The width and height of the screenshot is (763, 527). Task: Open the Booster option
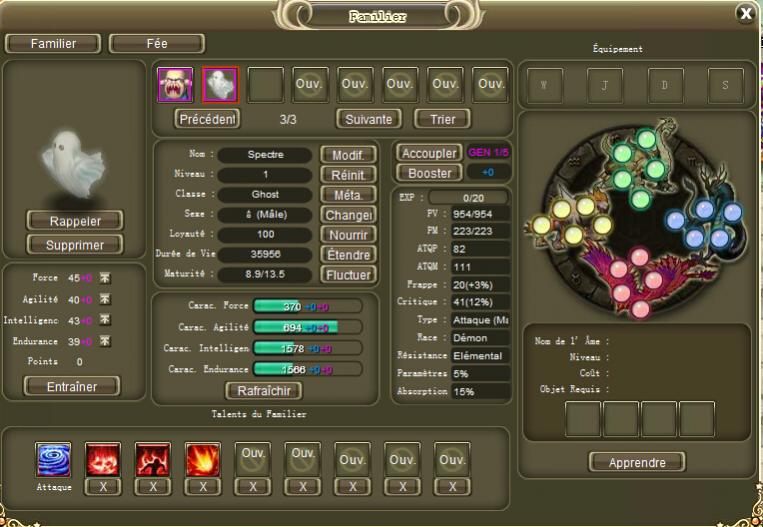pyautogui.click(x=429, y=173)
